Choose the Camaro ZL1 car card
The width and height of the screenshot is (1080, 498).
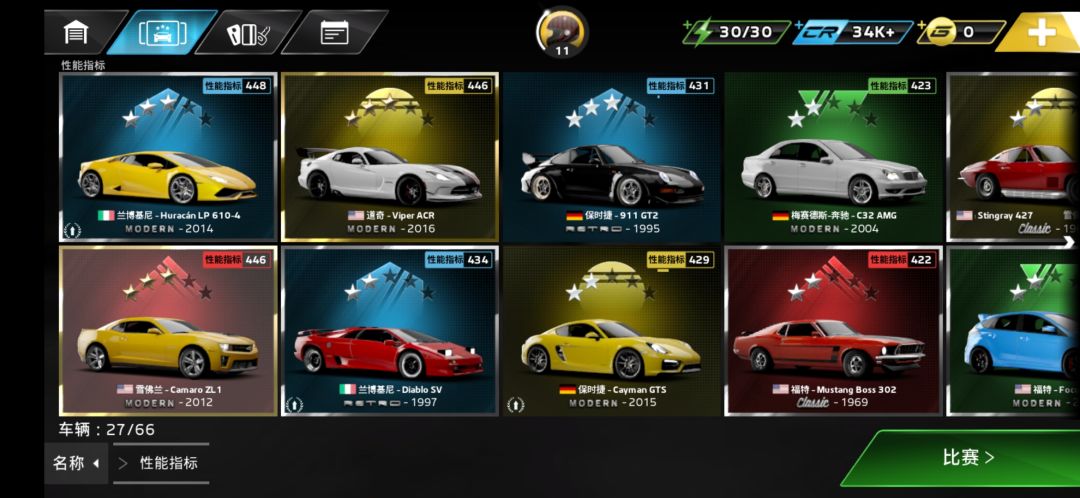click(x=168, y=331)
